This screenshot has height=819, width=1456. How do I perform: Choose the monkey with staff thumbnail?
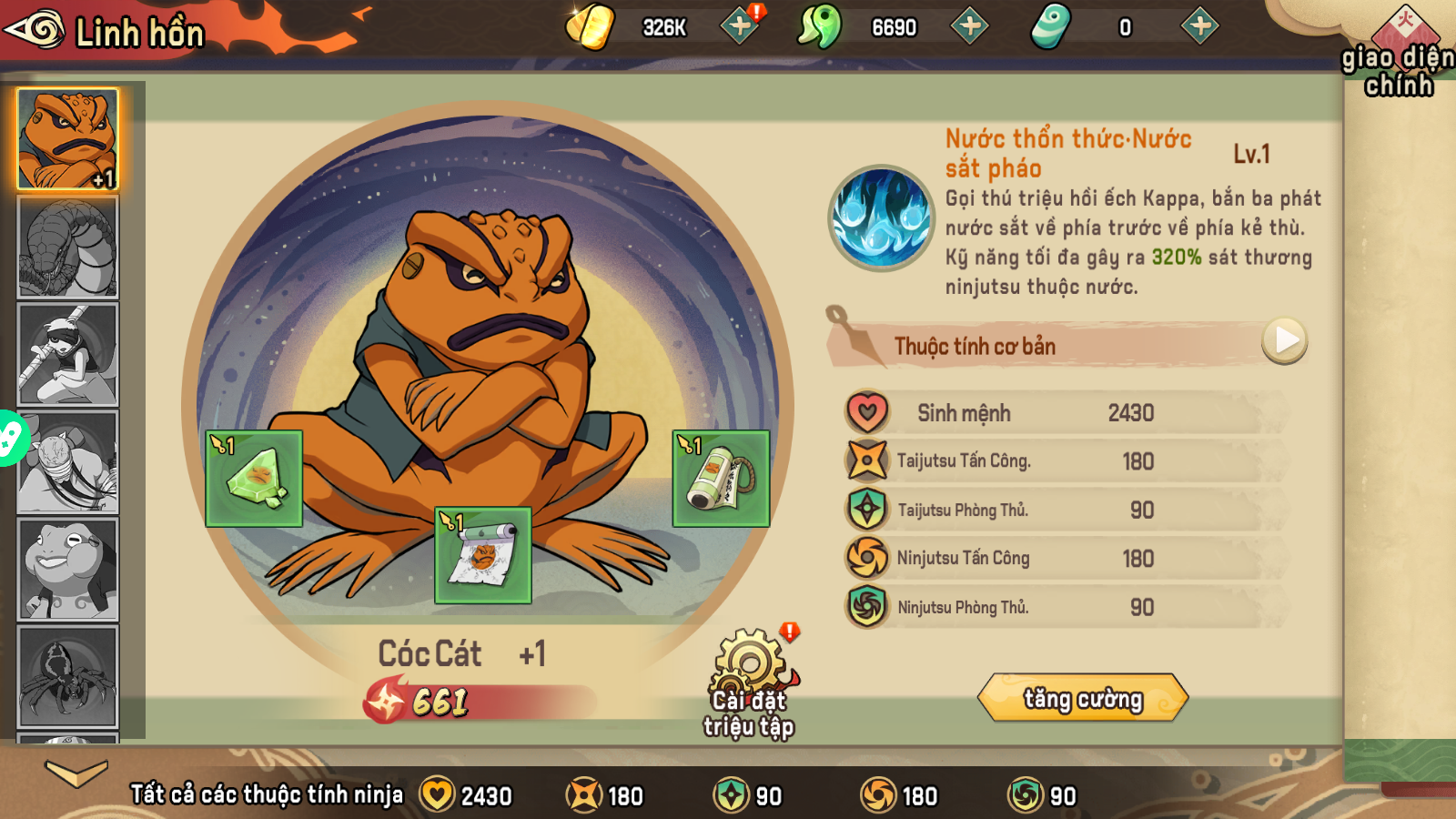pos(68,355)
